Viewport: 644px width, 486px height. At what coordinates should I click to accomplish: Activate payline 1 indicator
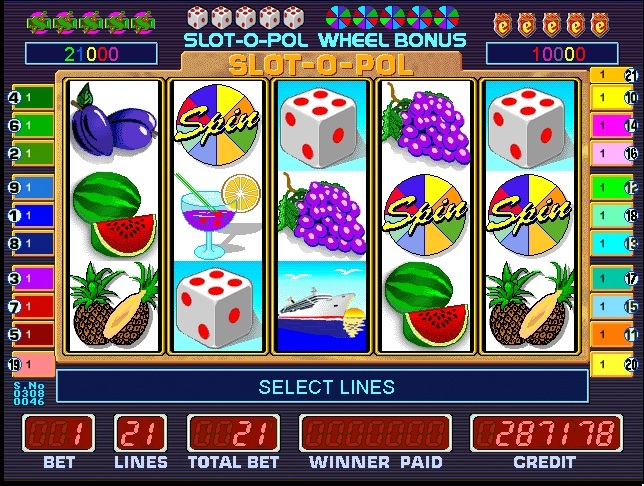[x=30, y=215]
